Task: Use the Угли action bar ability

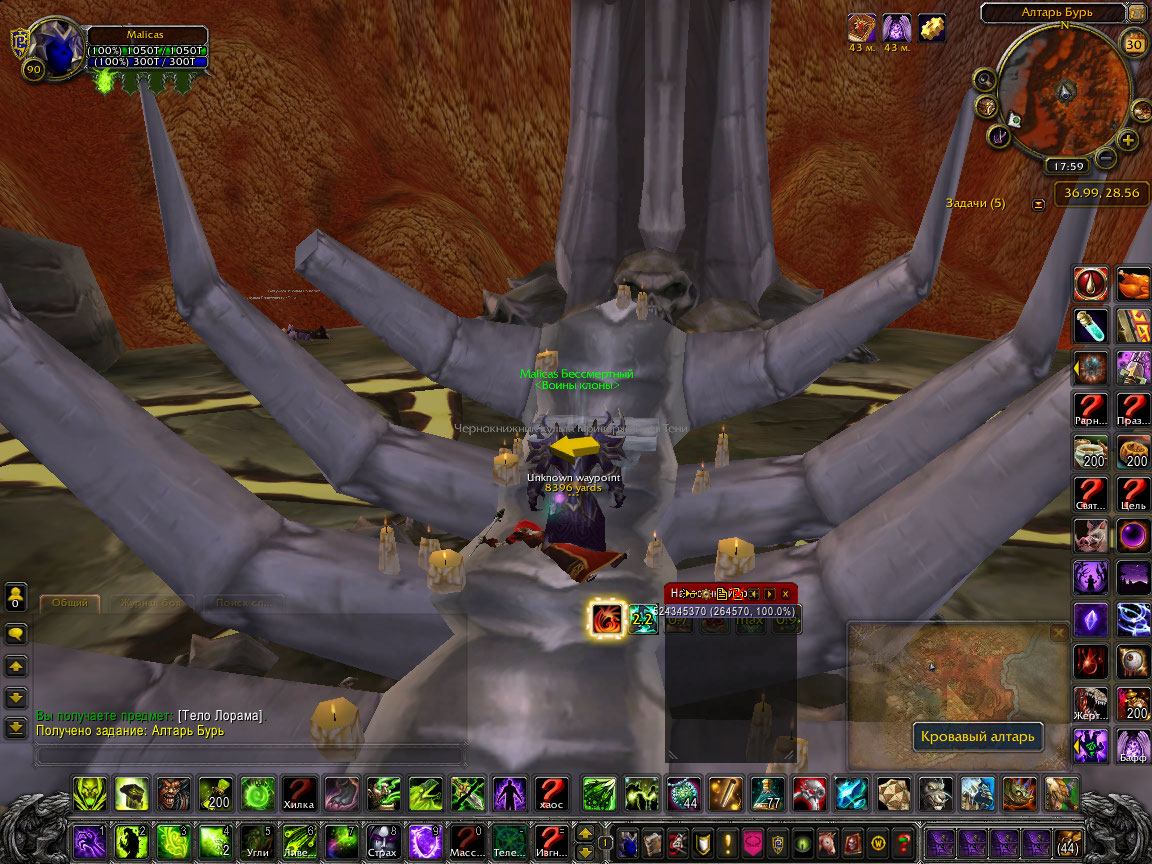Action: [x=257, y=842]
